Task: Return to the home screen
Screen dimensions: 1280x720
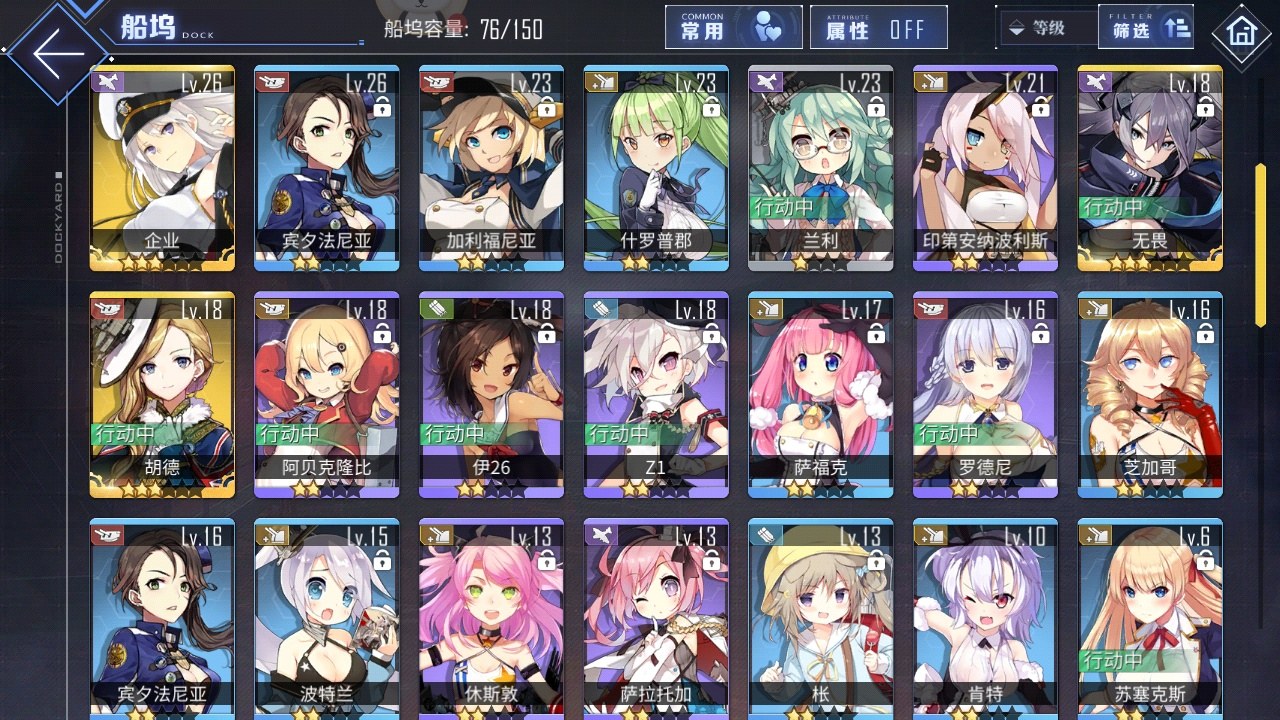Action: 1241,33
